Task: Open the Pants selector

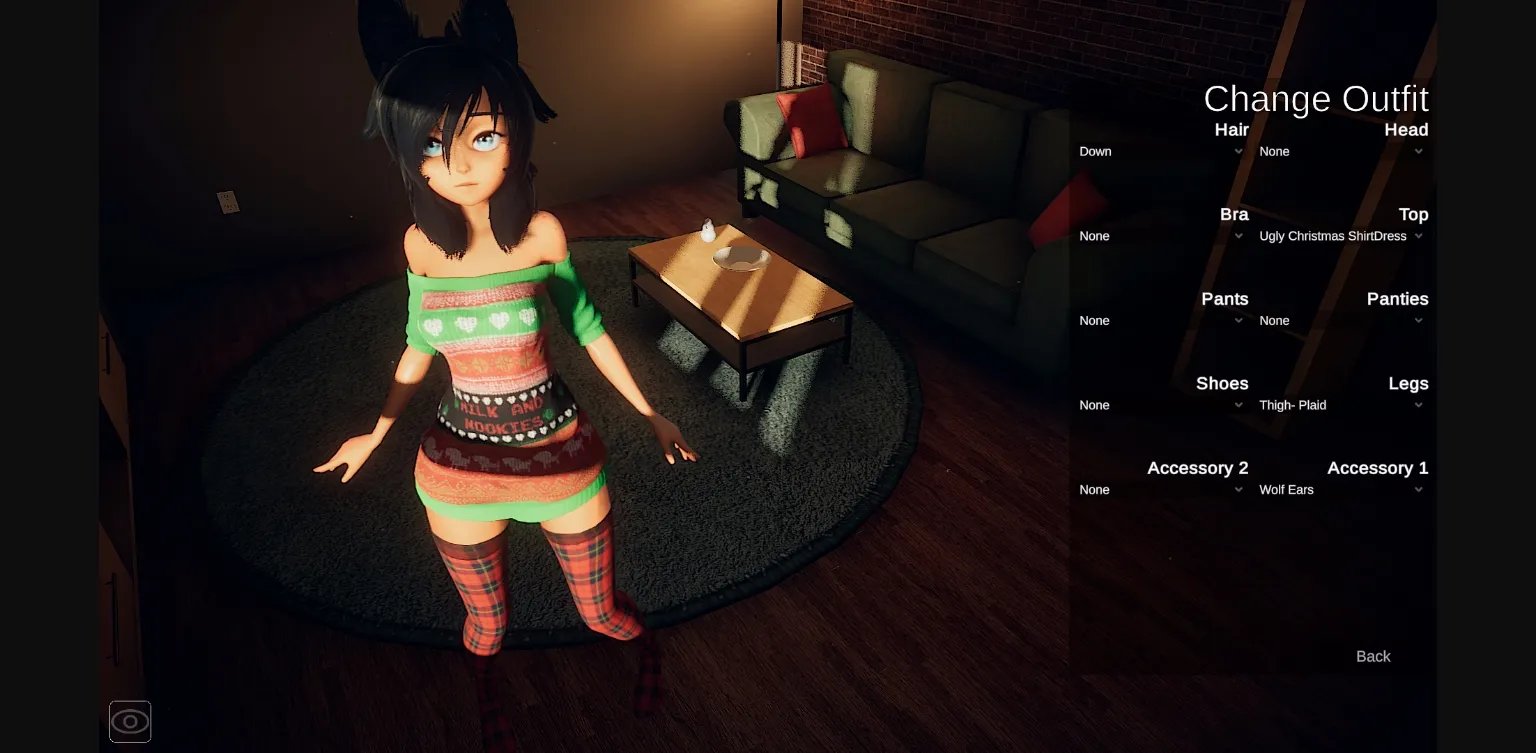Action: coord(1160,320)
